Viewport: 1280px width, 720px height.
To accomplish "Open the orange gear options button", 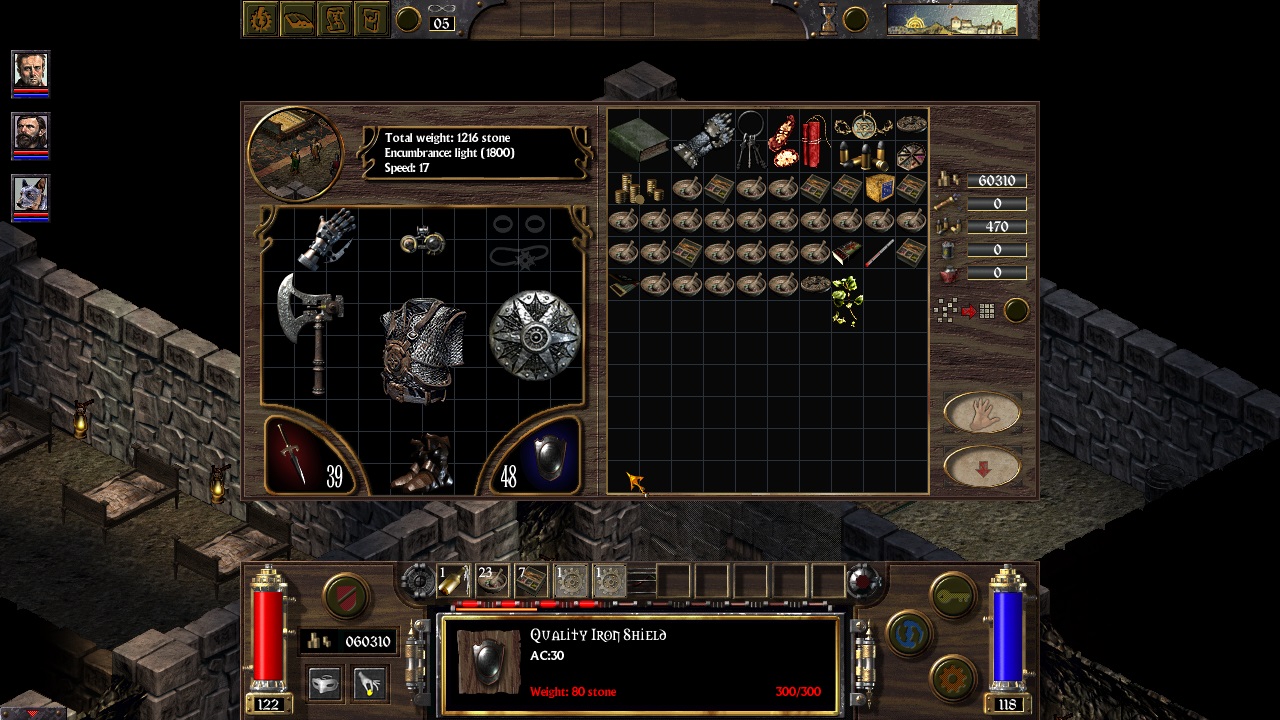I will click(x=953, y=679).
